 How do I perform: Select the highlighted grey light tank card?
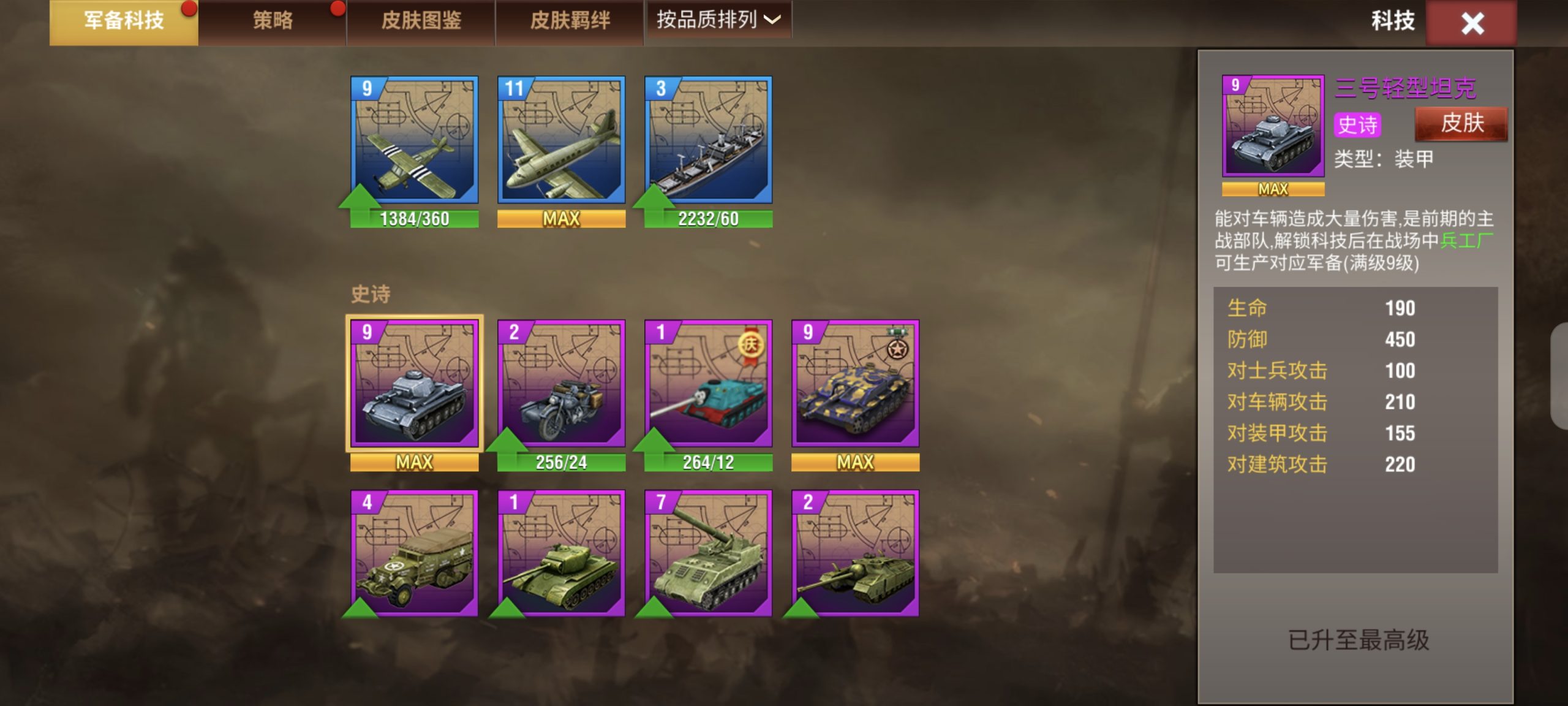click(x=415, y=383)
